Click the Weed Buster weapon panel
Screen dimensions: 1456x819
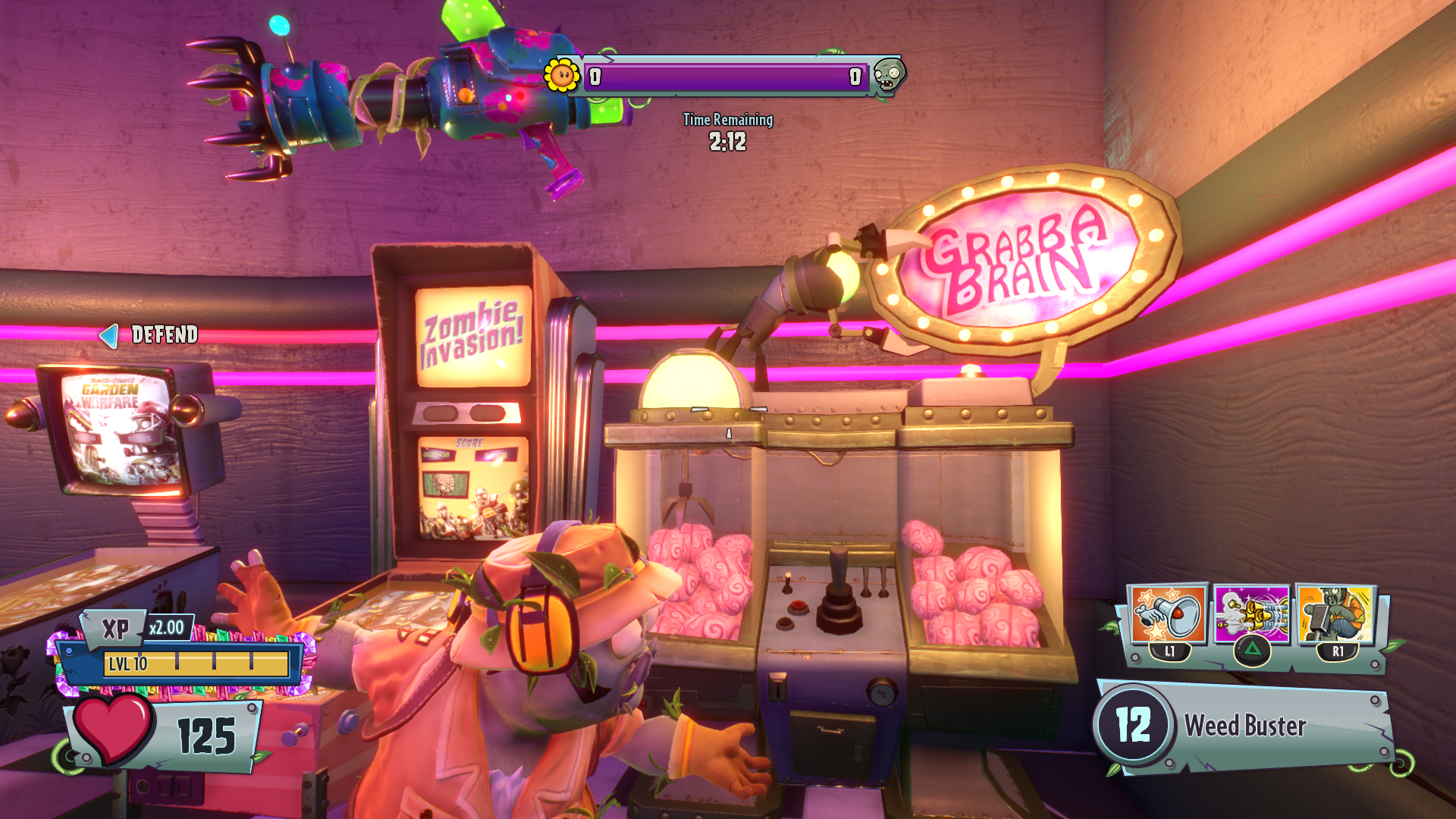[x=1244, y=726]
